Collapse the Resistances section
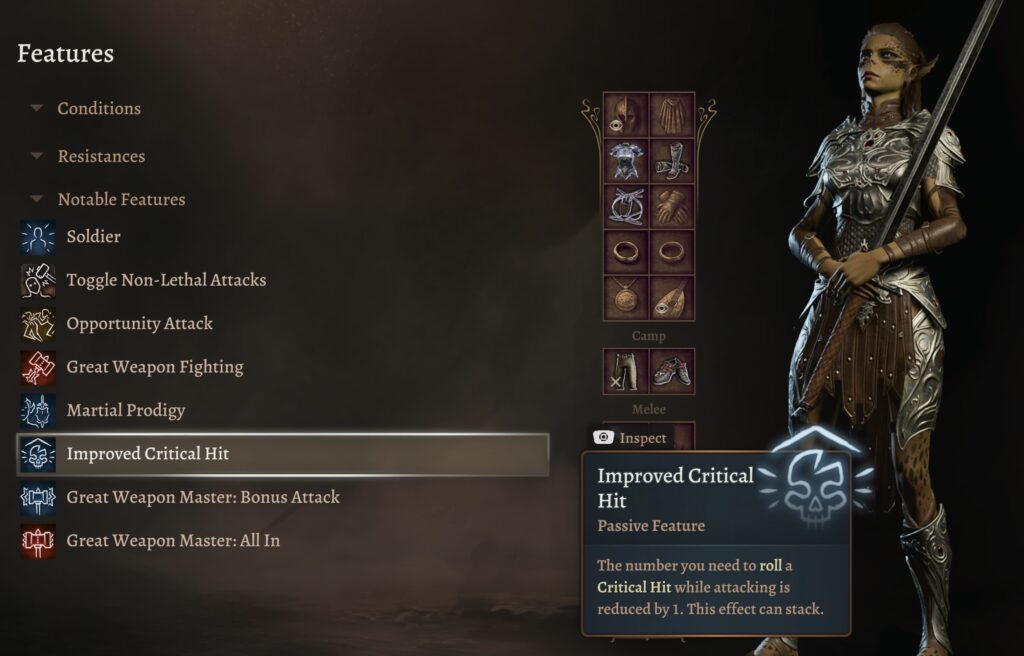The width and height of the screenshot is (1024, 656). 37,156
